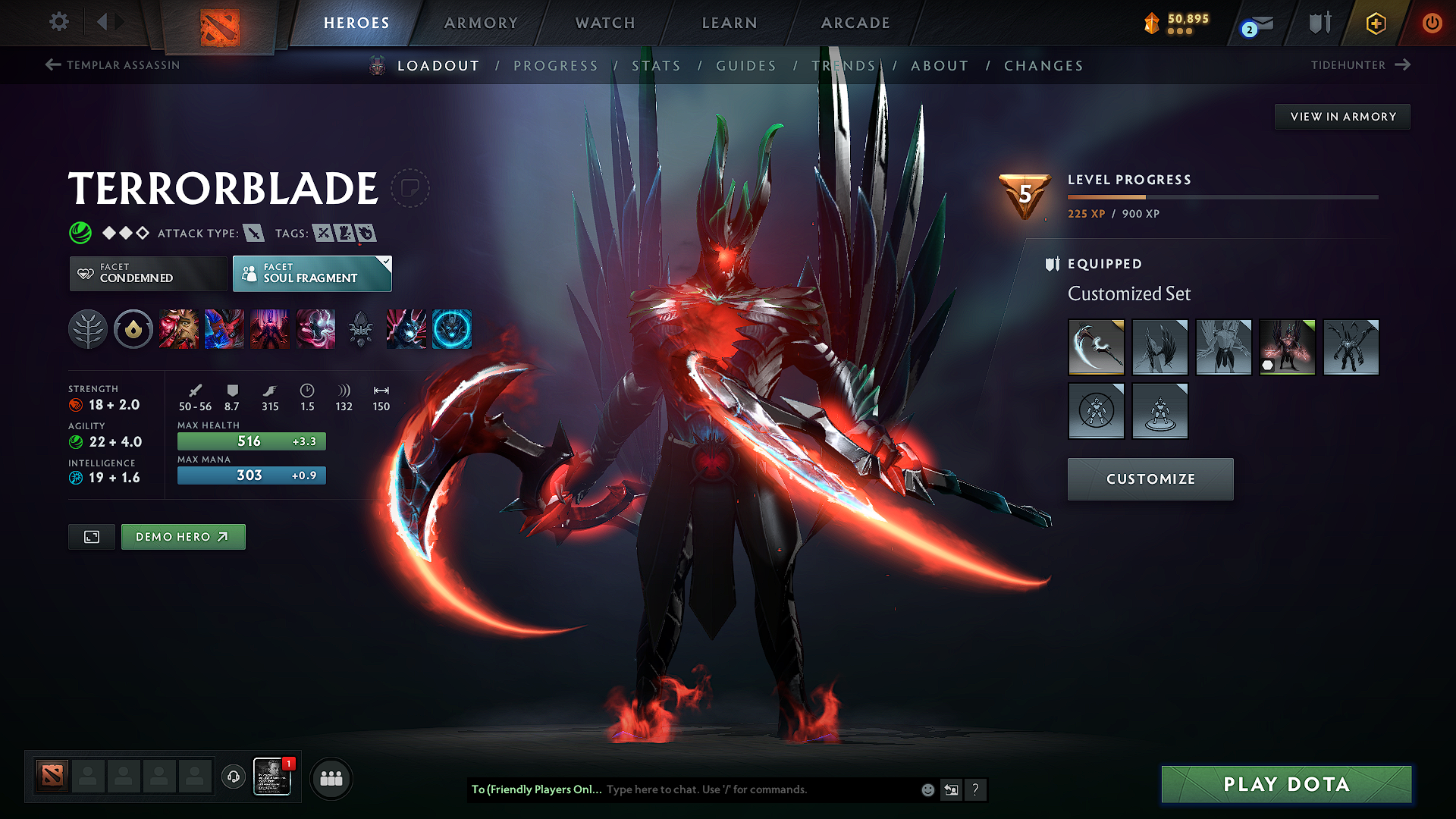
Task: Click the Dota Plus hexagon icon
Action: (1375, 23)
